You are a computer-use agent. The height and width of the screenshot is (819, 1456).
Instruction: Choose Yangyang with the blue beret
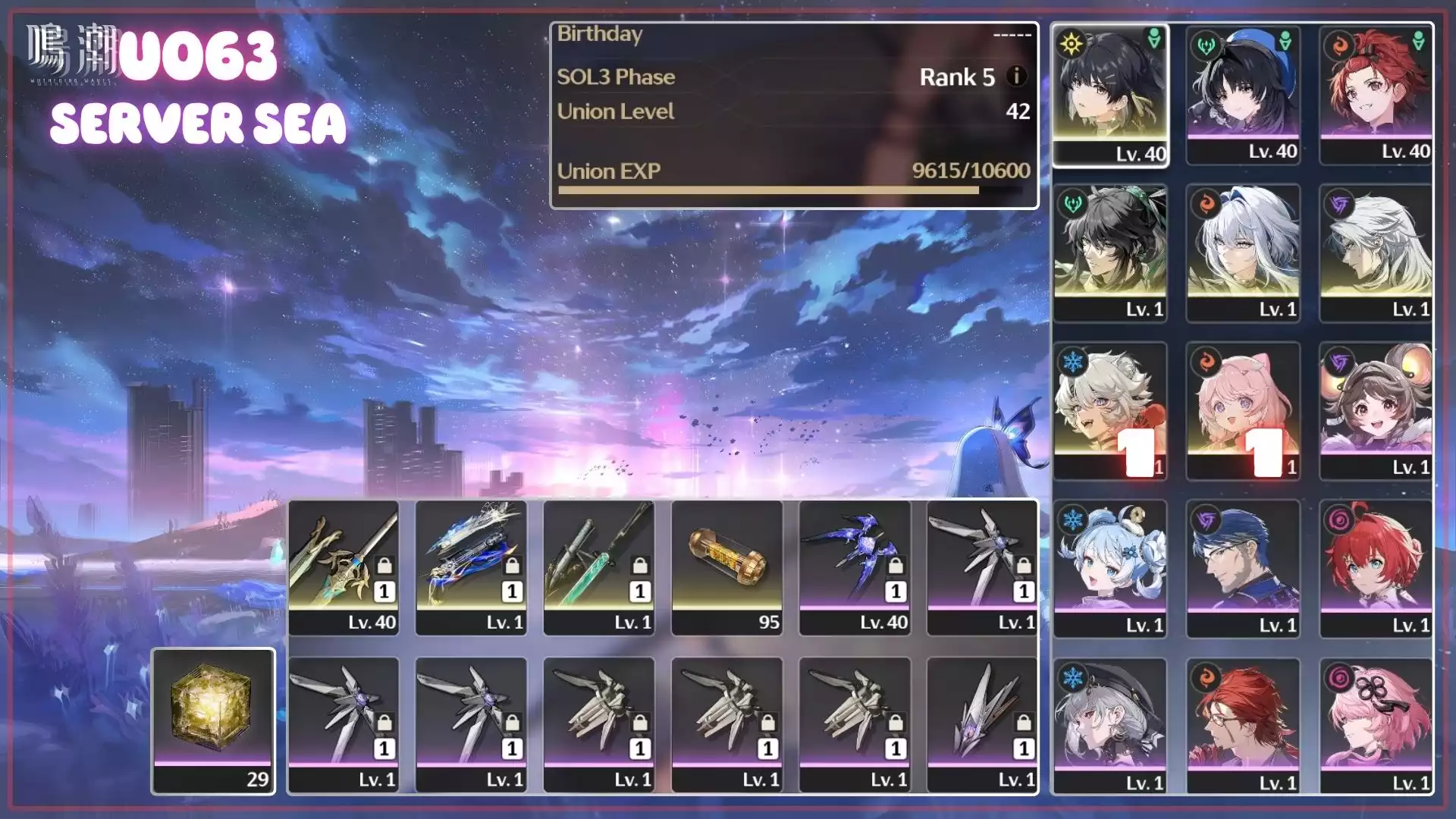pyautogui.click(x=1243, y=95)
